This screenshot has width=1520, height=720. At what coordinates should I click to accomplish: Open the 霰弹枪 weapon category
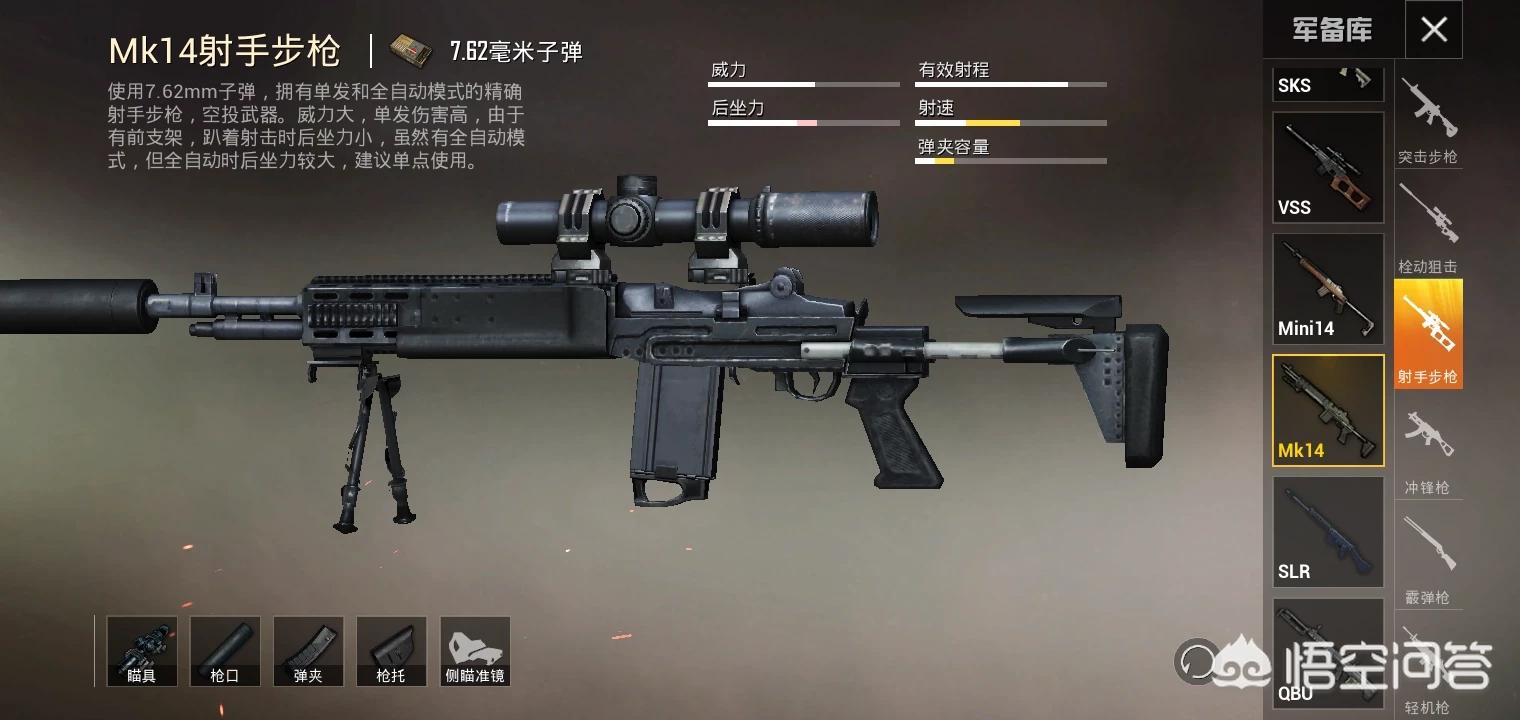point(1428,556)
